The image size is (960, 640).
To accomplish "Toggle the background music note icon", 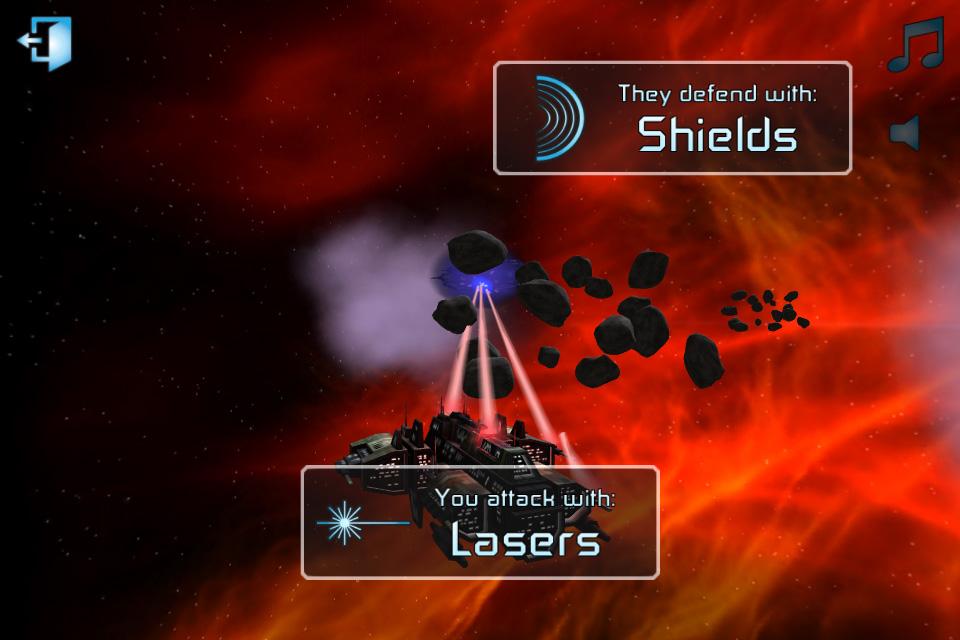I will click(x=914, y=46).
